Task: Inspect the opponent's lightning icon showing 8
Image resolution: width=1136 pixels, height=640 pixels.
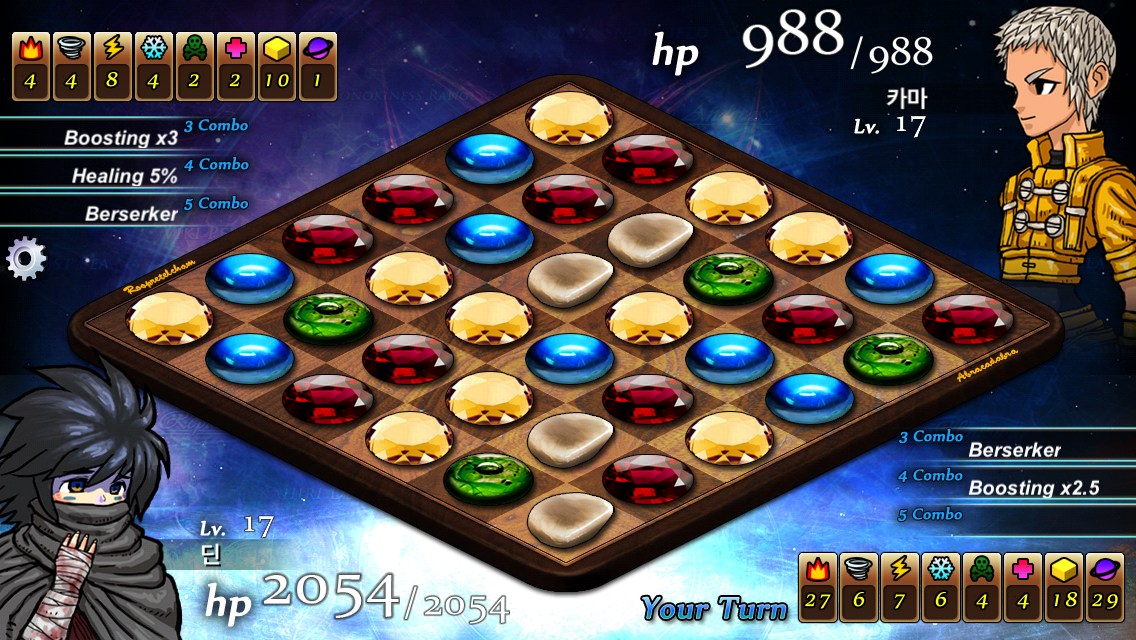Action: point(112,66)
